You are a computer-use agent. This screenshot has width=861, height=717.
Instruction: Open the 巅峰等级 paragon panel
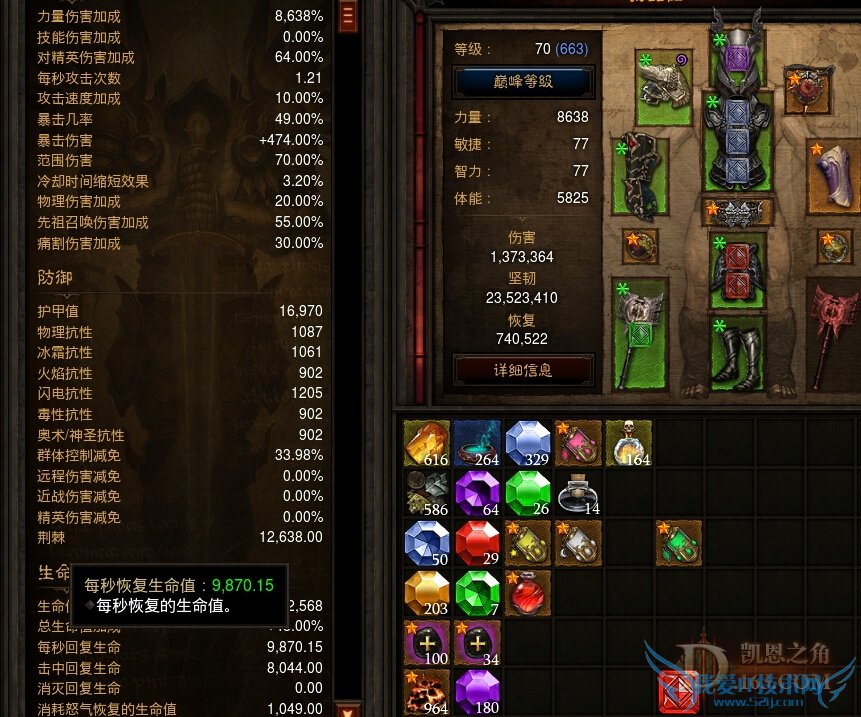click(523, 81)
